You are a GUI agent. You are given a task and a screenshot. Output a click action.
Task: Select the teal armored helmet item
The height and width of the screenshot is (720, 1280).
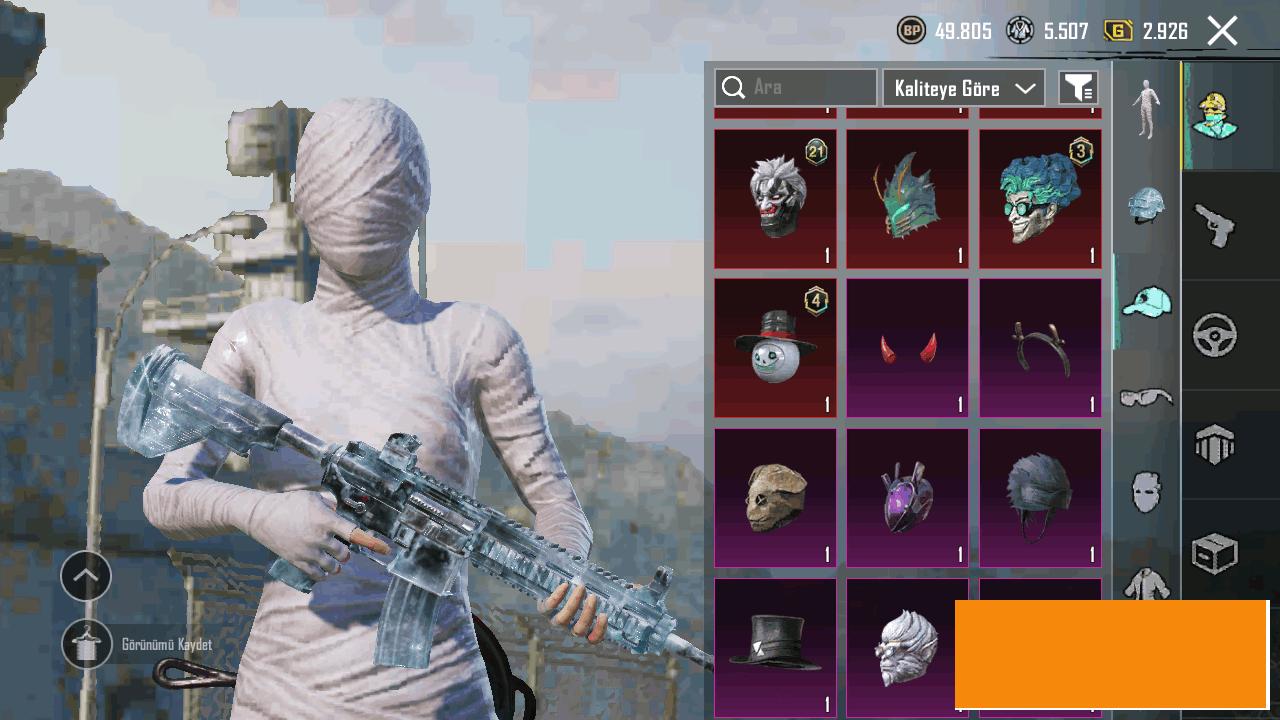(x=907, y=199)
